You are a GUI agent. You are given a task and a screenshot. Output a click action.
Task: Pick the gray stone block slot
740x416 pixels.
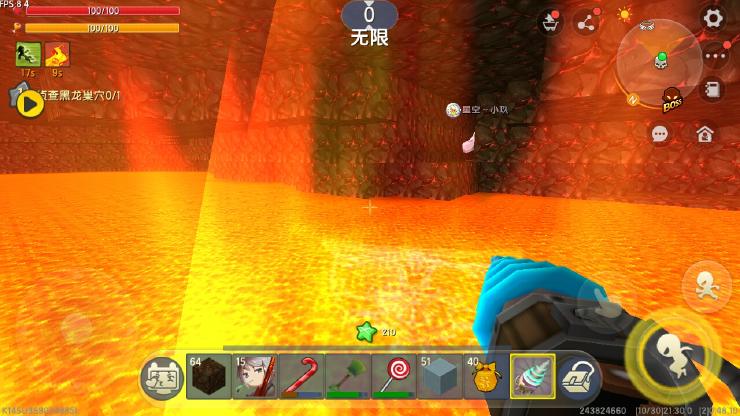tap(439, 378)
